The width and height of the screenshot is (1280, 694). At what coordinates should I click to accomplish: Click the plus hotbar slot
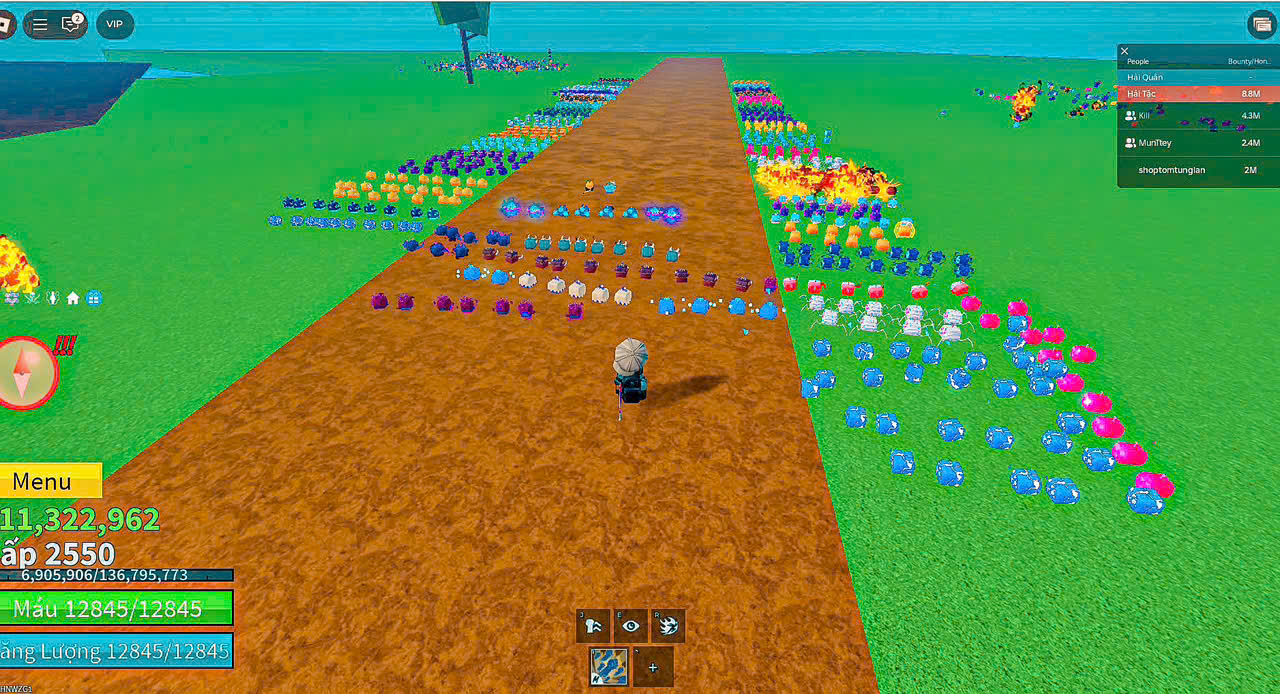coord(653,667)
